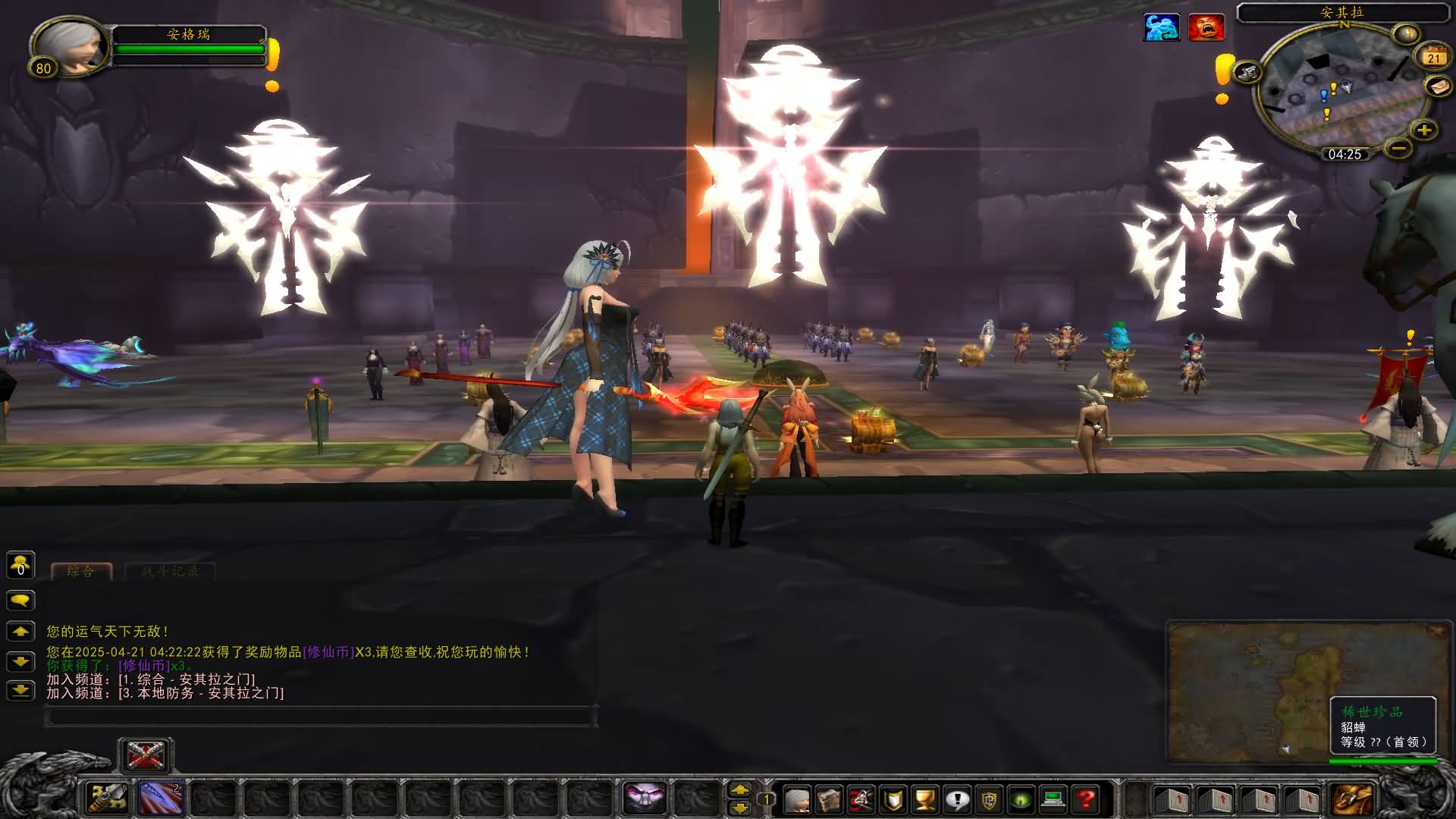Switch to the 综合 chat tab
Screen dimensions: 1456x819
[81, 572]
